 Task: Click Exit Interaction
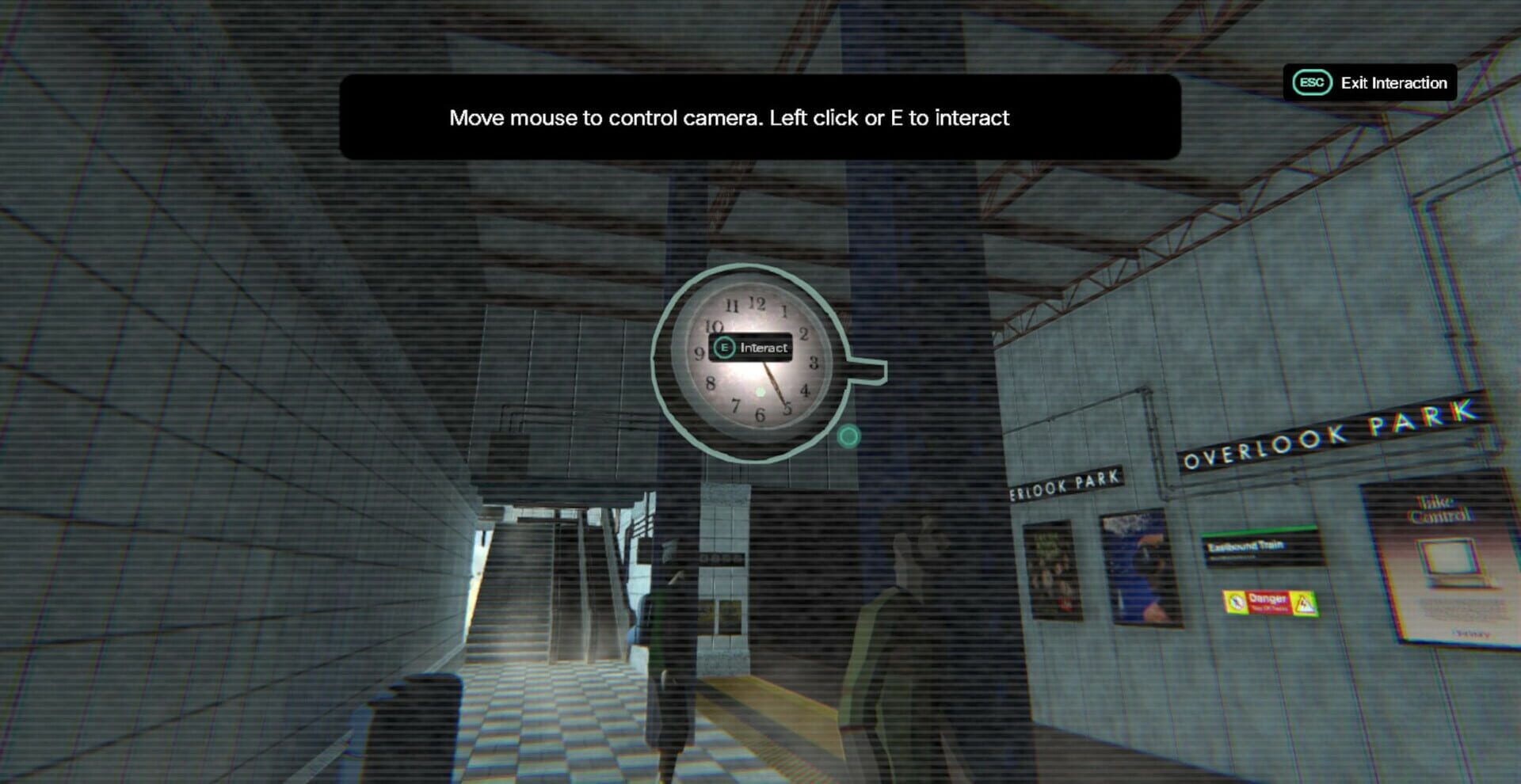click(1393, 82)
